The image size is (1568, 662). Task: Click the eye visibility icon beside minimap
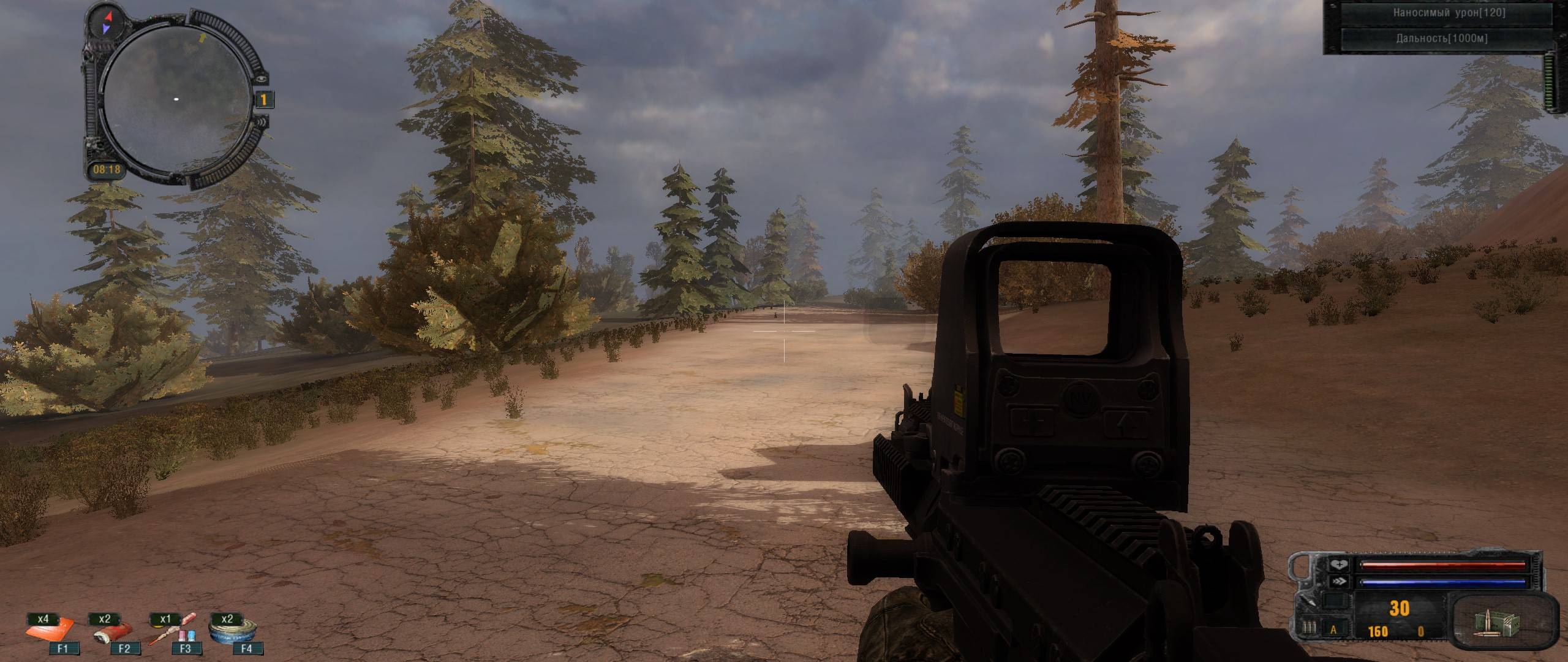pos(262,78)
